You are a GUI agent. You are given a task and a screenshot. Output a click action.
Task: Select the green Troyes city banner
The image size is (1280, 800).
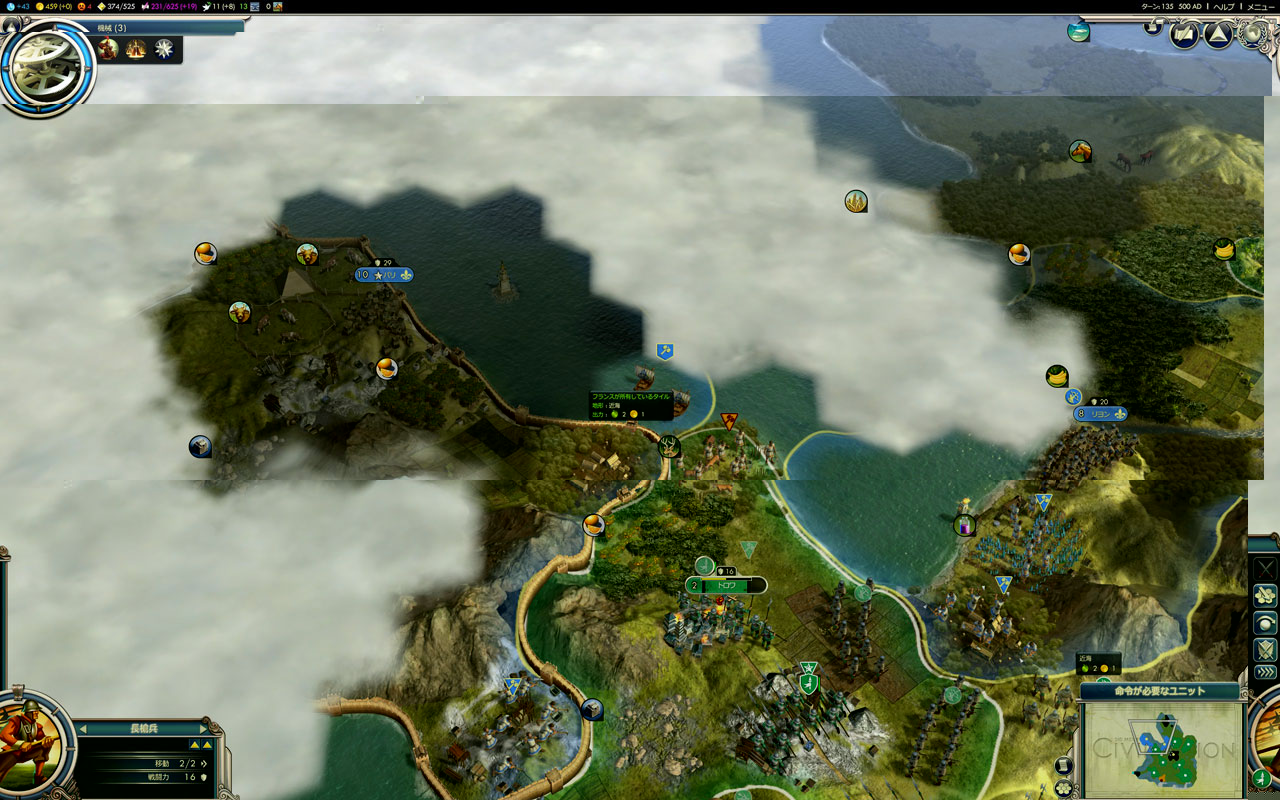726,585
